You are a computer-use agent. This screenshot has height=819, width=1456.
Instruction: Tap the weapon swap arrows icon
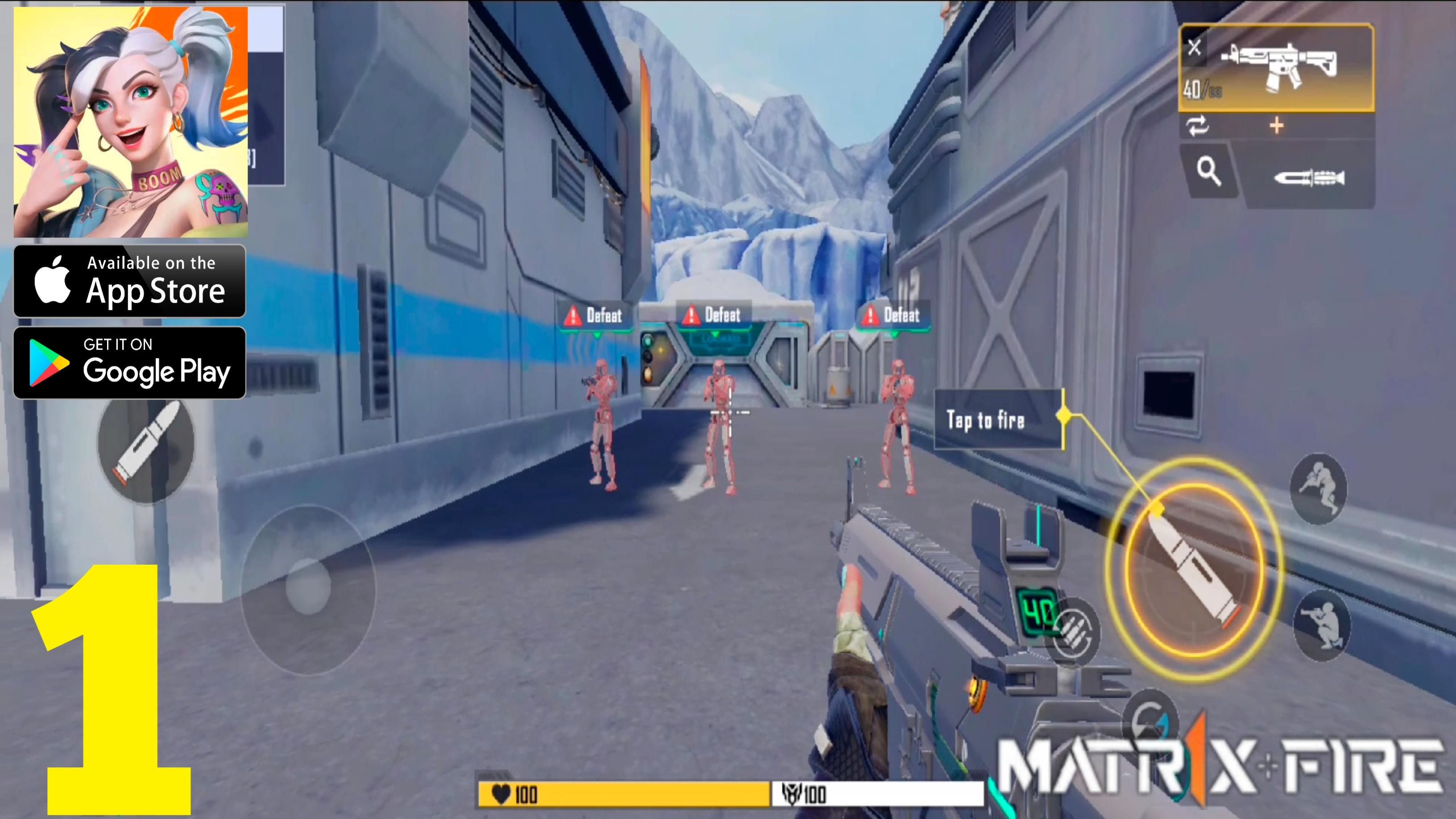coord(1198,127)
